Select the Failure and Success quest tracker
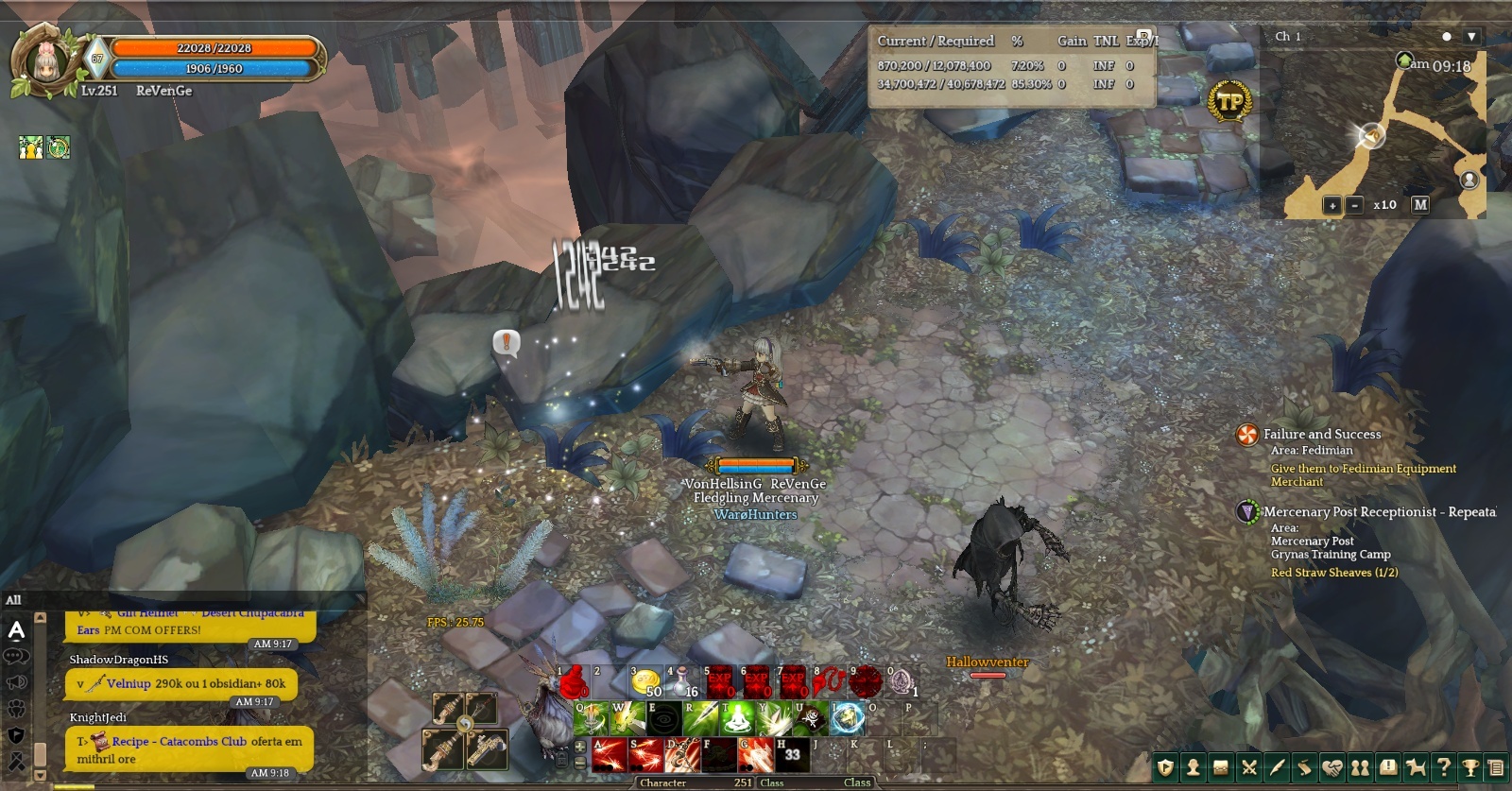 pyautogui.click(x=1321, y=434)
